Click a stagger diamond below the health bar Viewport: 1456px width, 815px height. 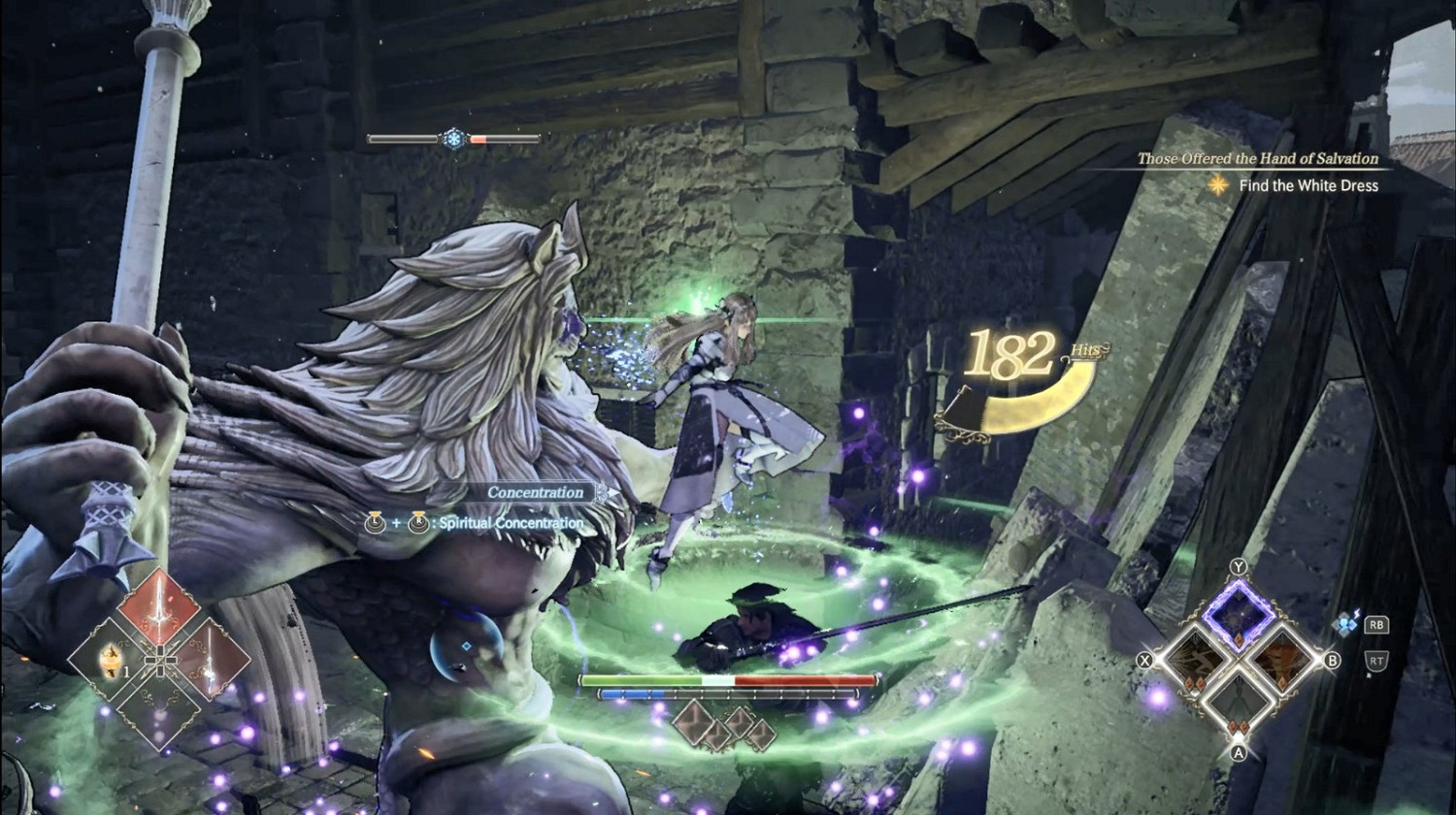click(694, 723)
